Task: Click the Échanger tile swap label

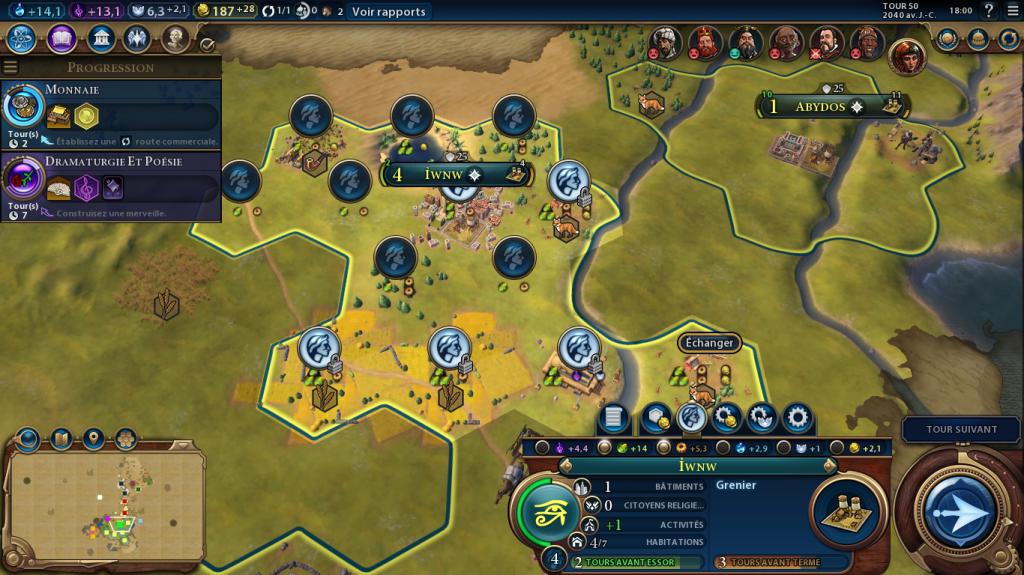Action: pyautogui.click(x=709, y=343)
